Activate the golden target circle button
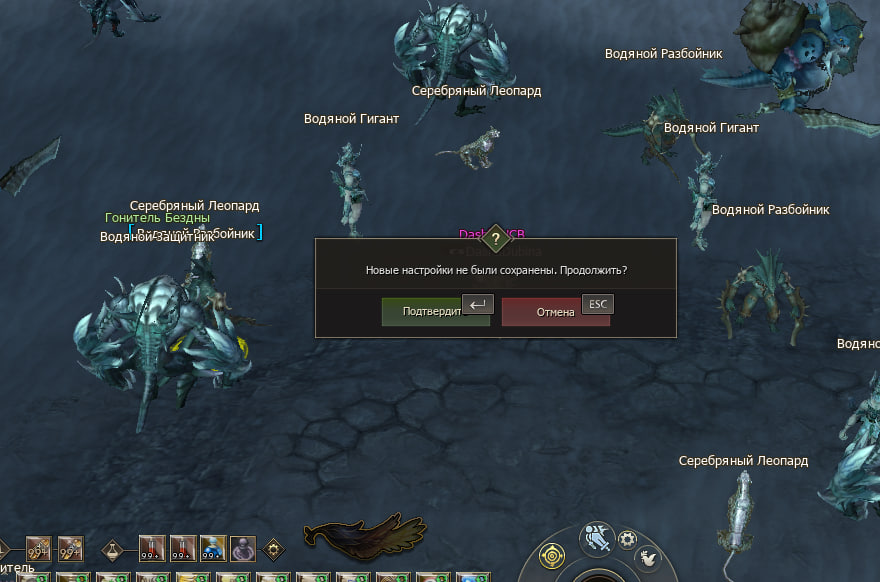This screenshot has width=880, height=582. click(x=554, y=554)
